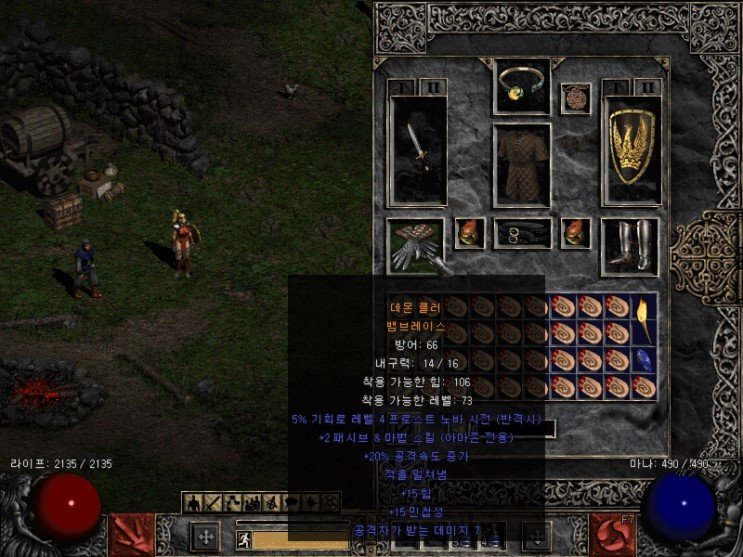Open the right-click skill selector with F7
743x557 pixels.
coord(610,531)
